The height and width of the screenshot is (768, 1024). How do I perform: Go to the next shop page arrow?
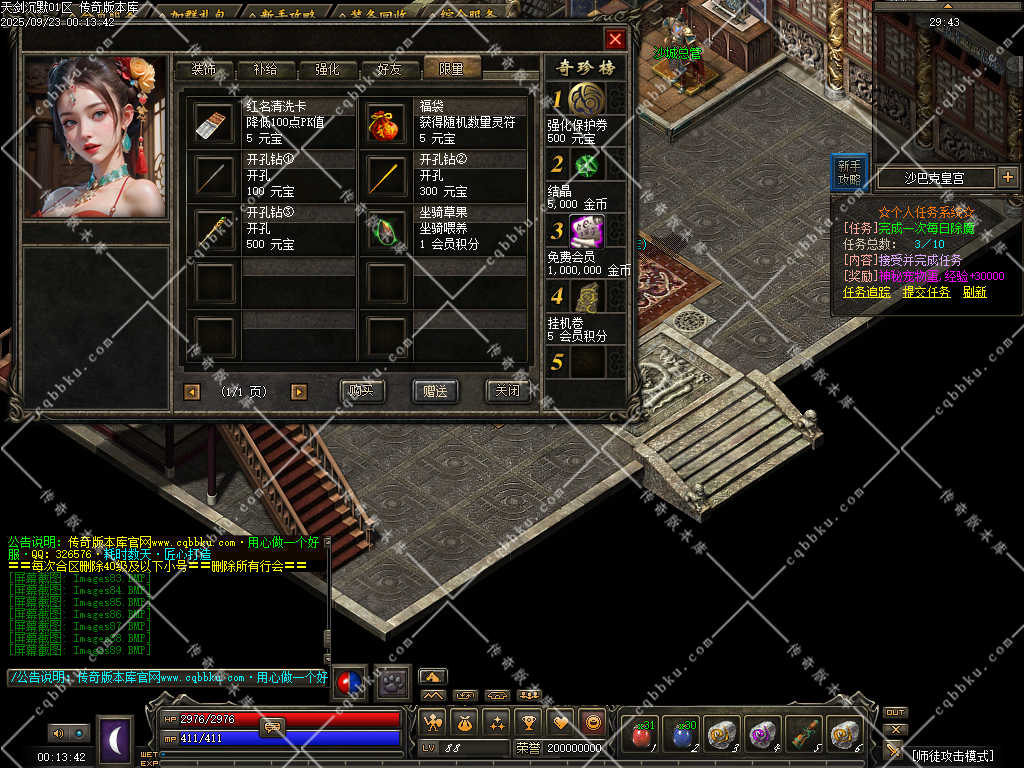click(298, 392)
